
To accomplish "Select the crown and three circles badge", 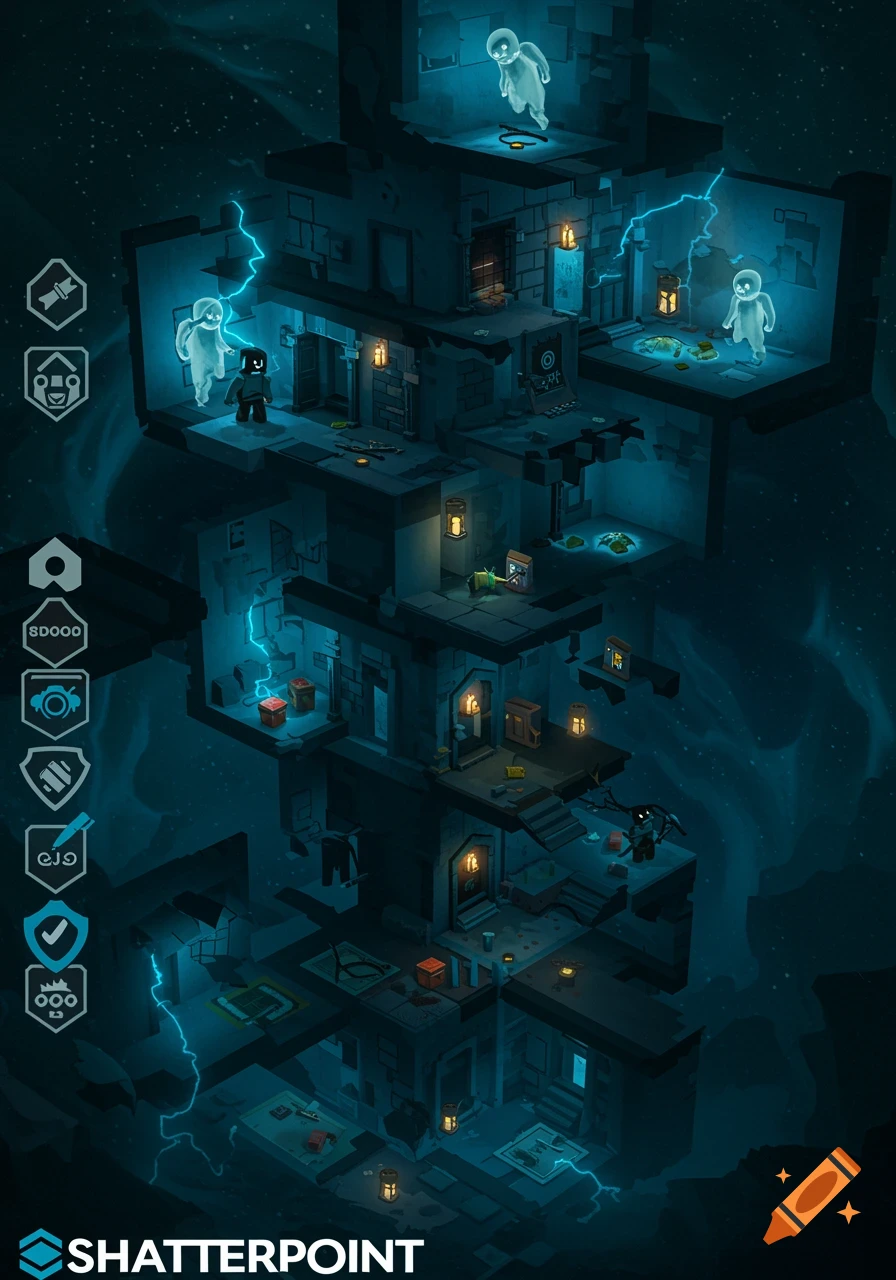I will click(x=56, y=997).
